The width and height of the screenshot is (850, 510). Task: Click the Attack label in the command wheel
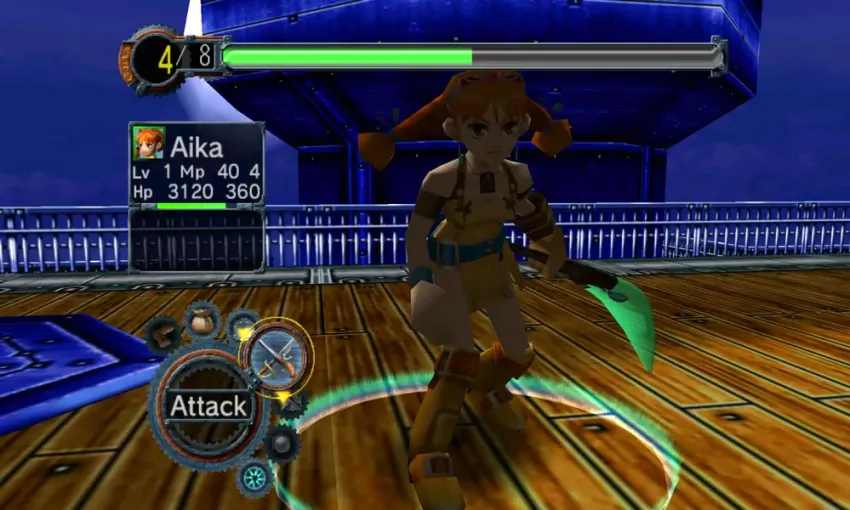click(208, 406)
